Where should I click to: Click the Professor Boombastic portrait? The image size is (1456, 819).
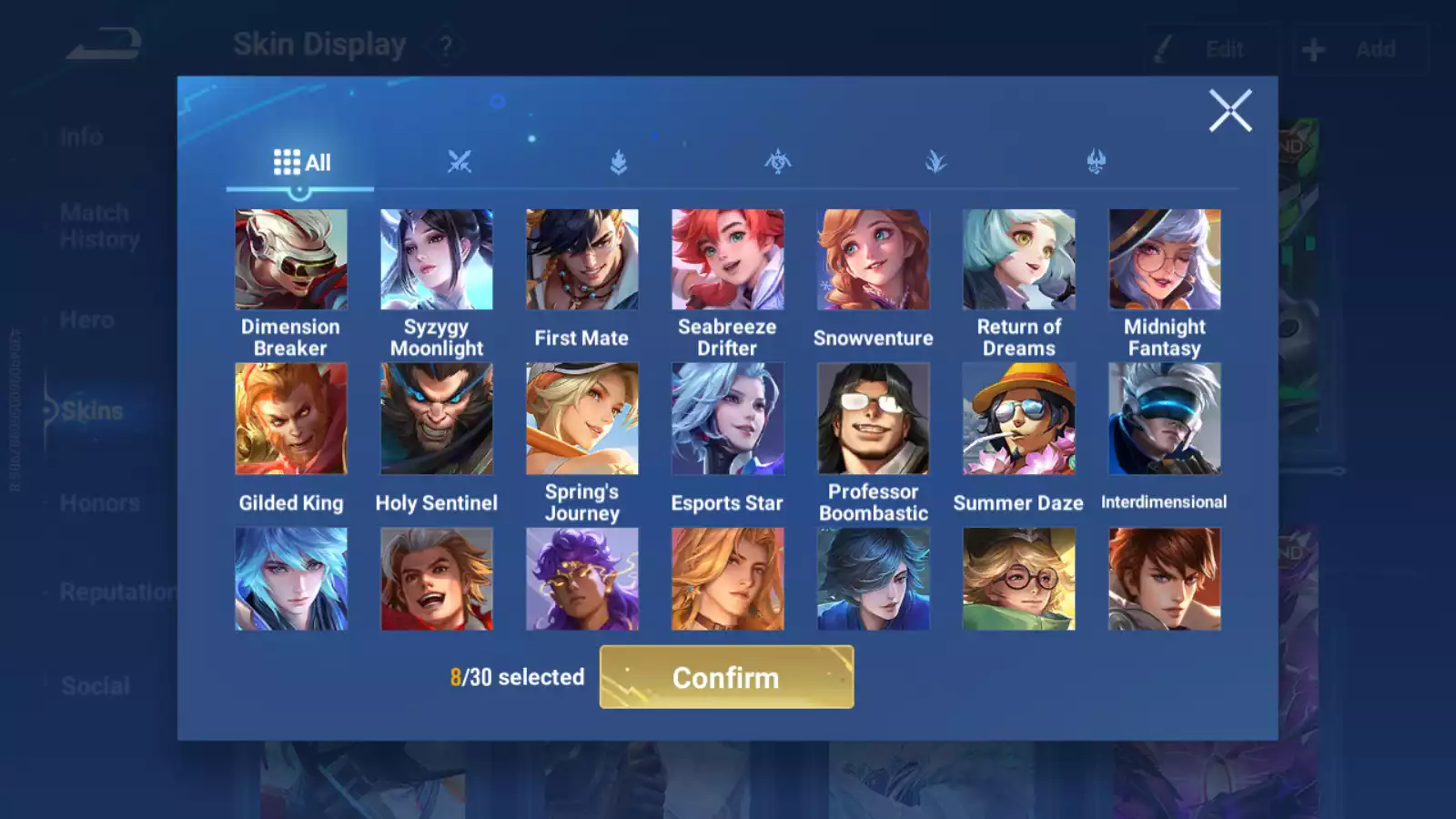(x=873, y=419)
